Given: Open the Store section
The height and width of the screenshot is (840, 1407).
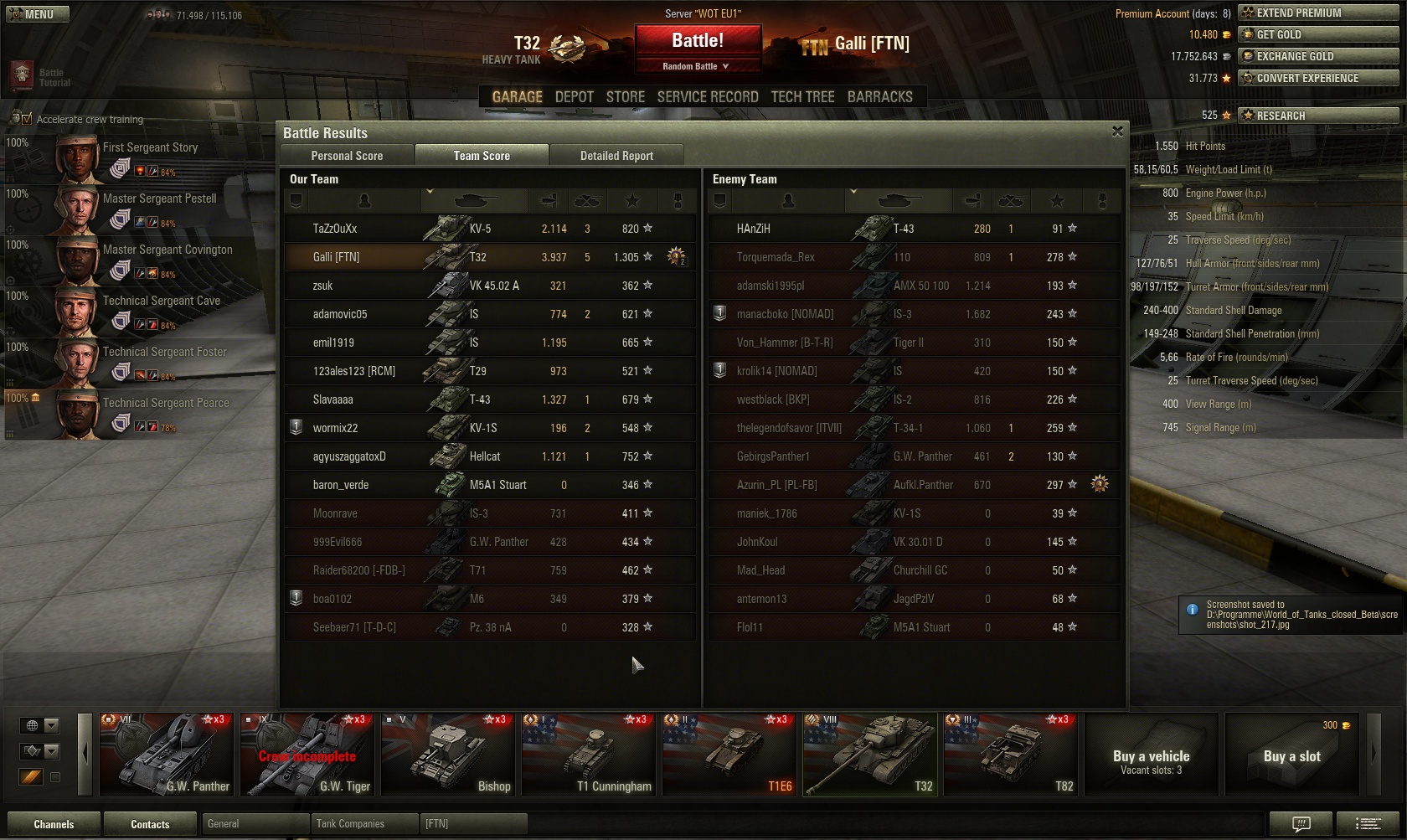Looking at the screenshot, I should tap(626, 97).
